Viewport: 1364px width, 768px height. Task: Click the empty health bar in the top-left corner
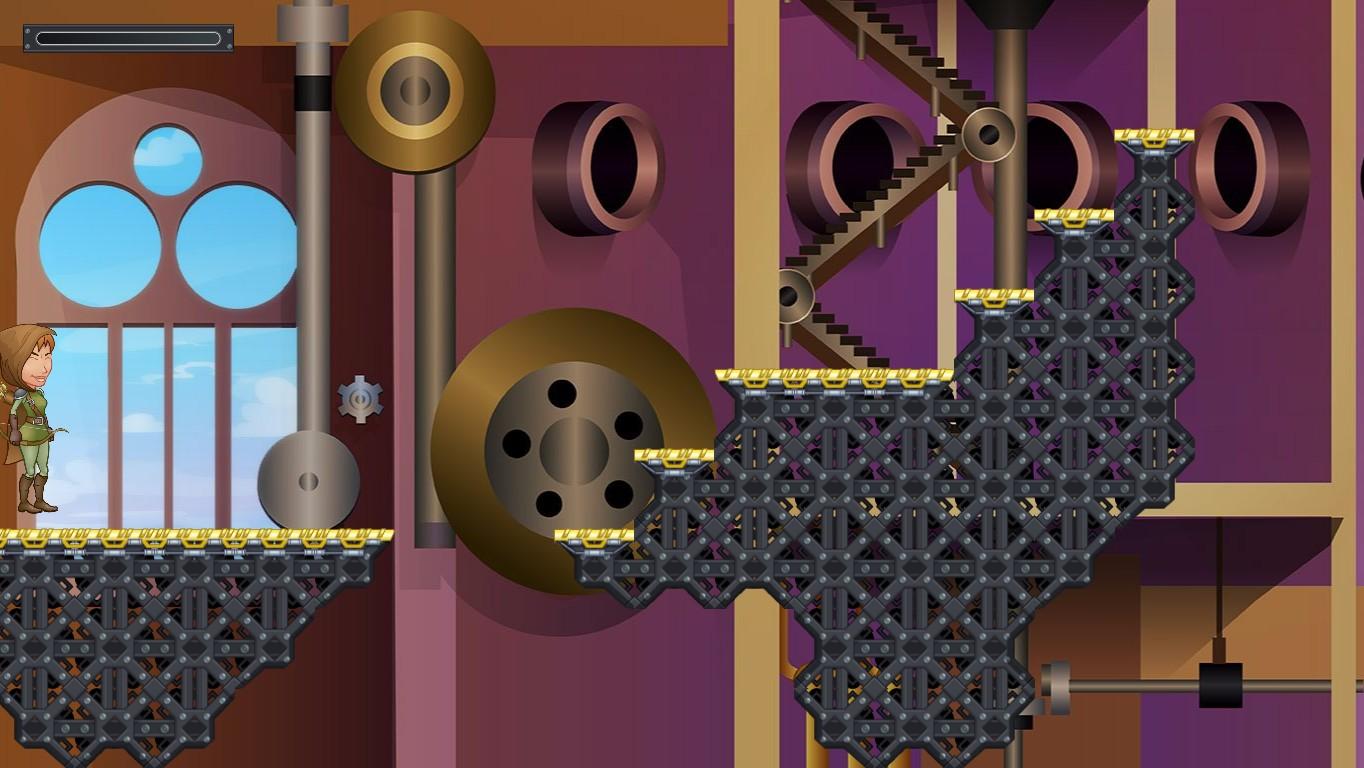coord(126,38)
